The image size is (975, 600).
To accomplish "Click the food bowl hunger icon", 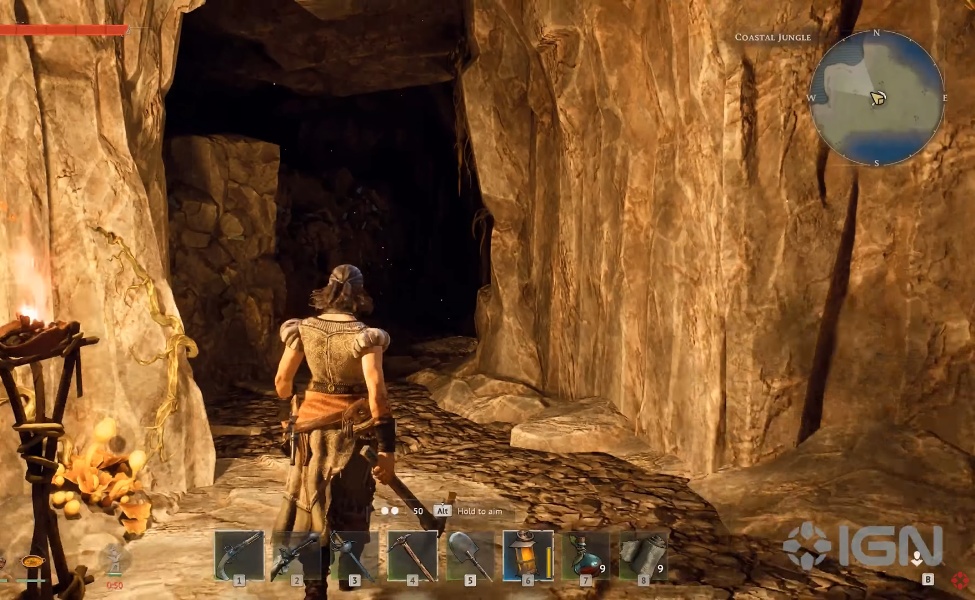I will point(33,562).
